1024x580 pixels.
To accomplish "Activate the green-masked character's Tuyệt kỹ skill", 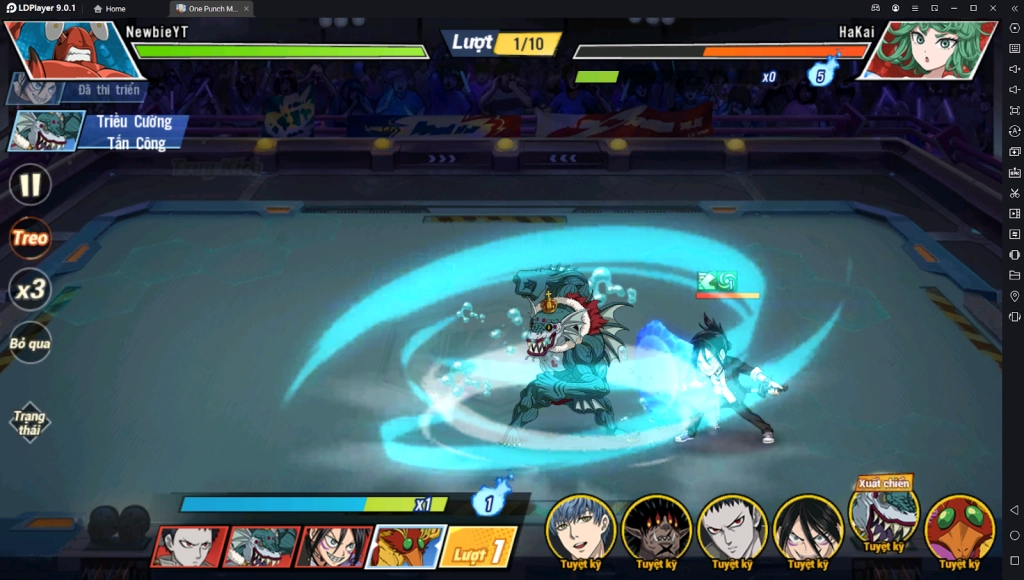I will click(960, 529).
